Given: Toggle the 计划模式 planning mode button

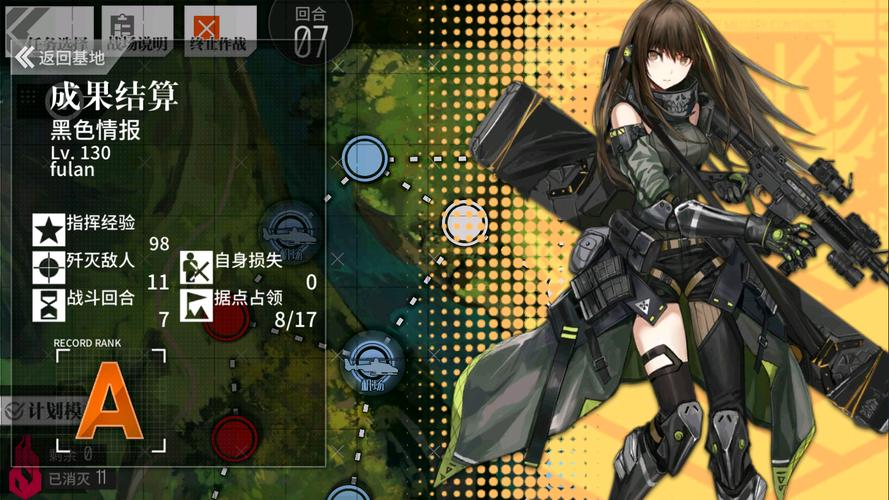Looking at the screenshot, I should point(40,410).
